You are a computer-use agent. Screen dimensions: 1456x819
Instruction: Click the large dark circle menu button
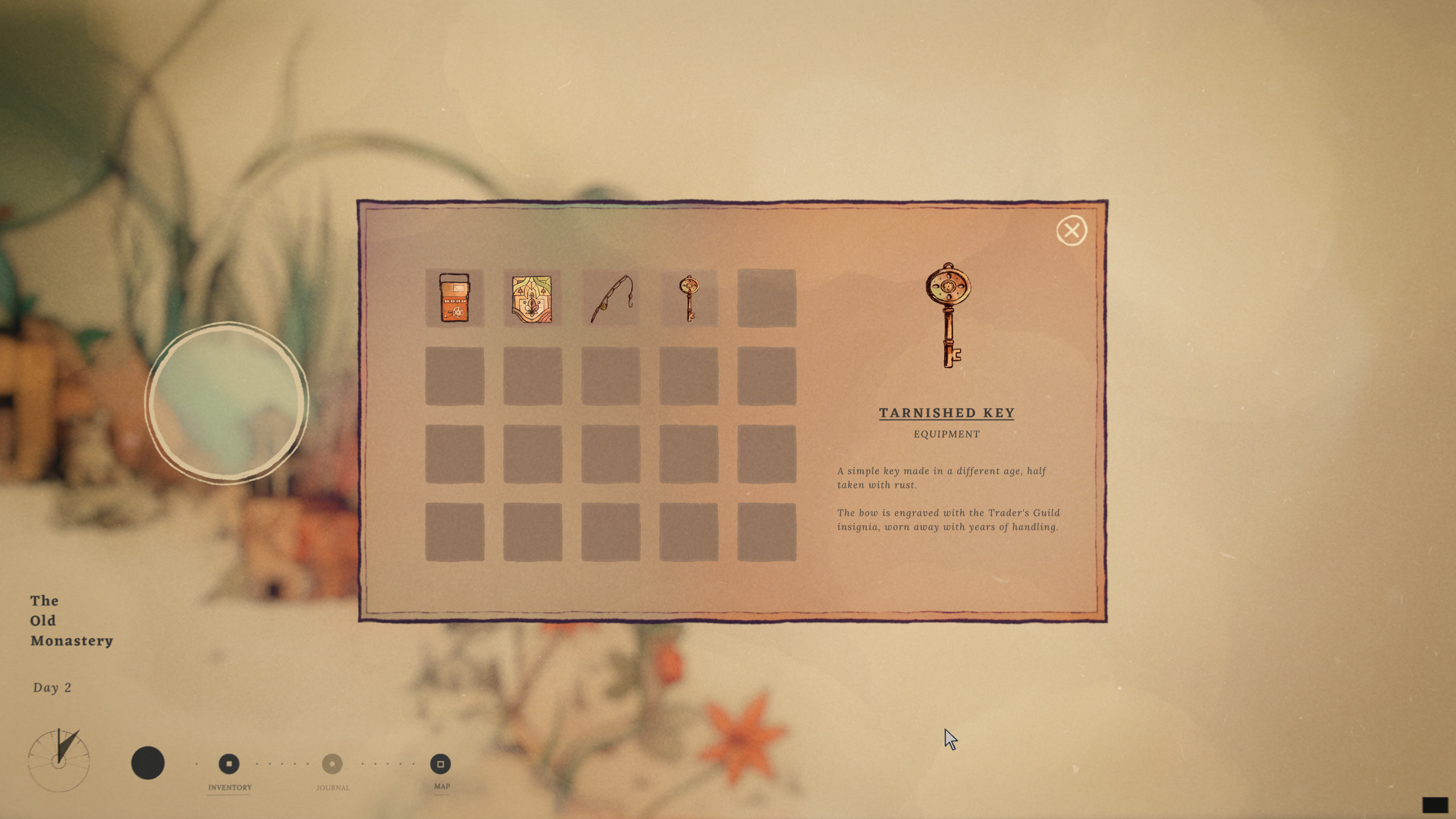pyautogui.click(x=148, y=763)
